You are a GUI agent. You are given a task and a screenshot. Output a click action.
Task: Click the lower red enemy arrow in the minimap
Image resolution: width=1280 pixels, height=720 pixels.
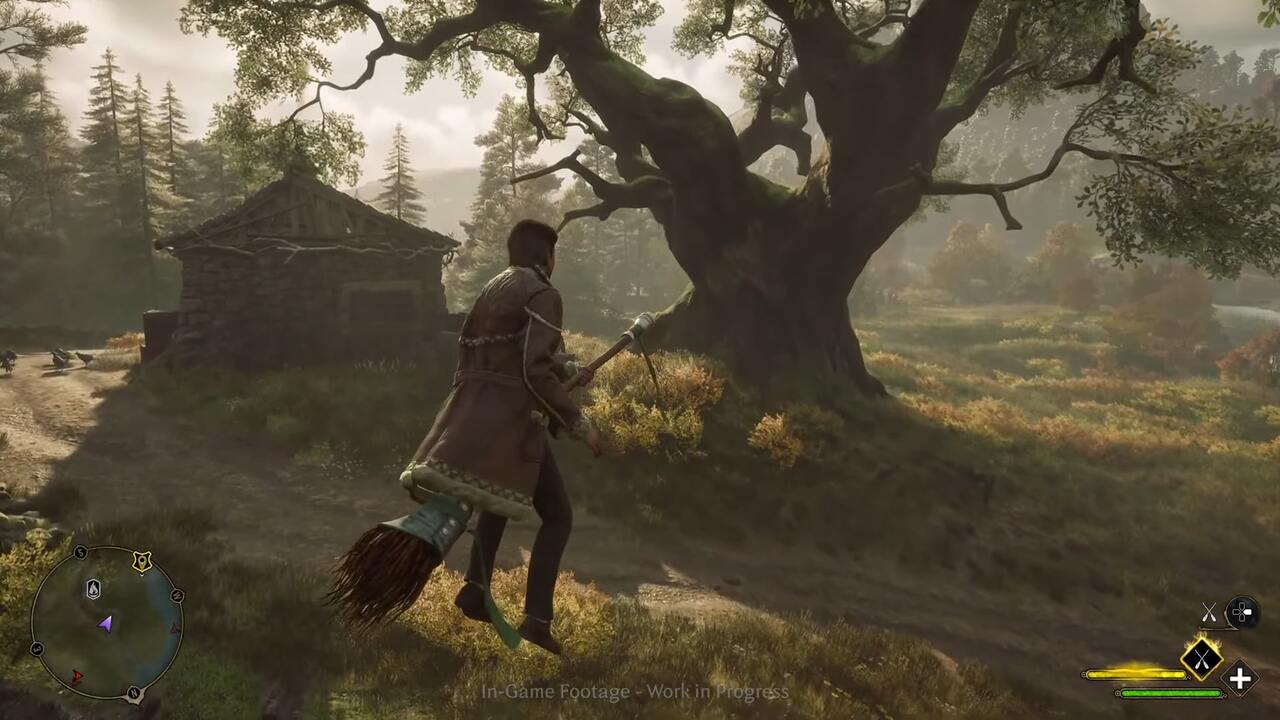coord(78,676)
